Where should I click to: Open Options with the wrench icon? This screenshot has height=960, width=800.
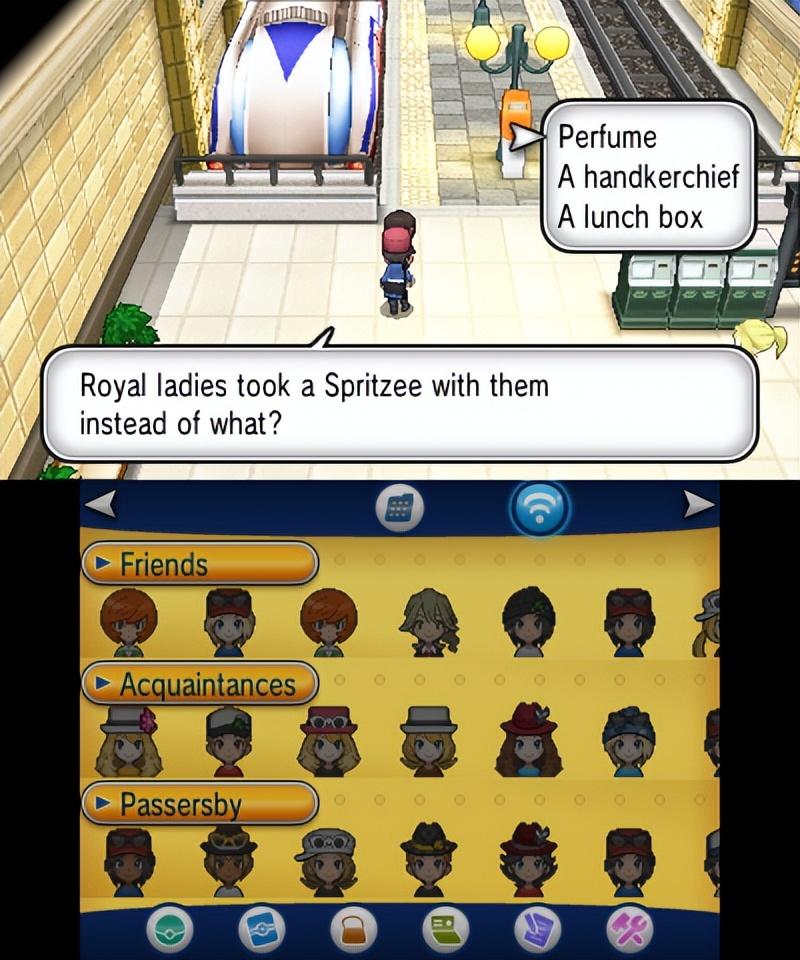click(629, 931)
